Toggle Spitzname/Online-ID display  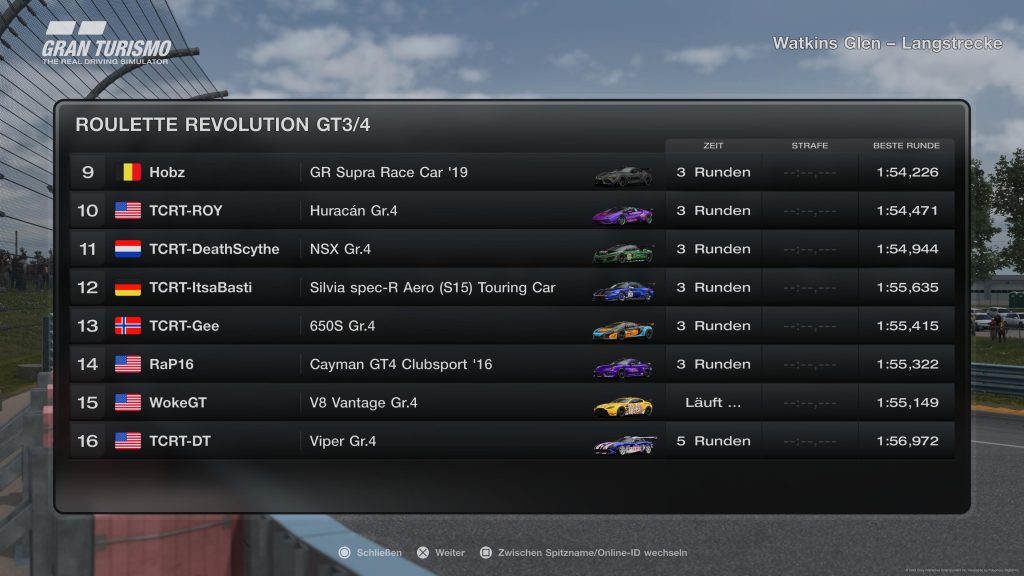tap(584, 552)
